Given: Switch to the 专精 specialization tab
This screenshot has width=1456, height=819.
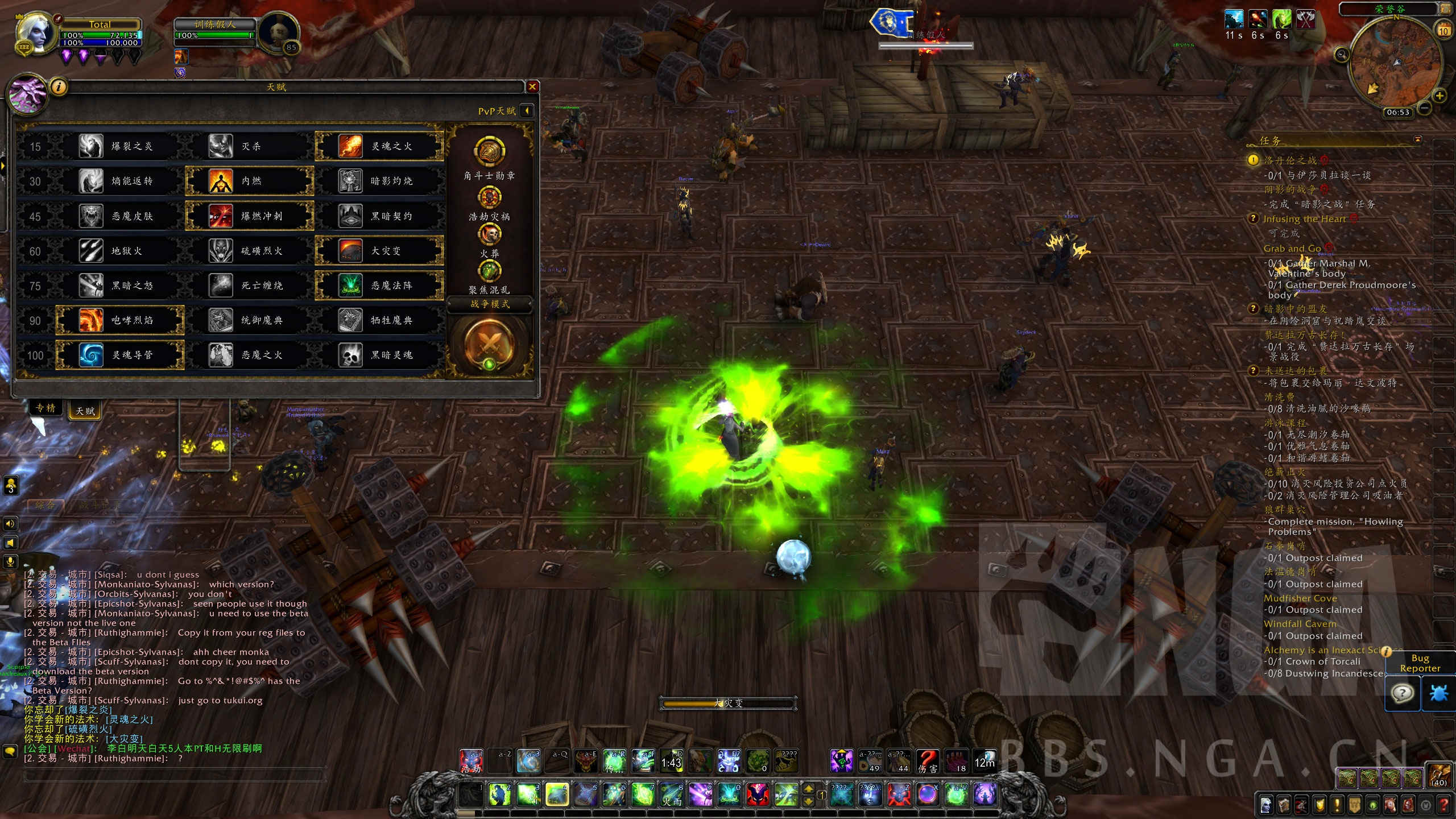Looking at the screenshot, I should click(x=45, y=408).
